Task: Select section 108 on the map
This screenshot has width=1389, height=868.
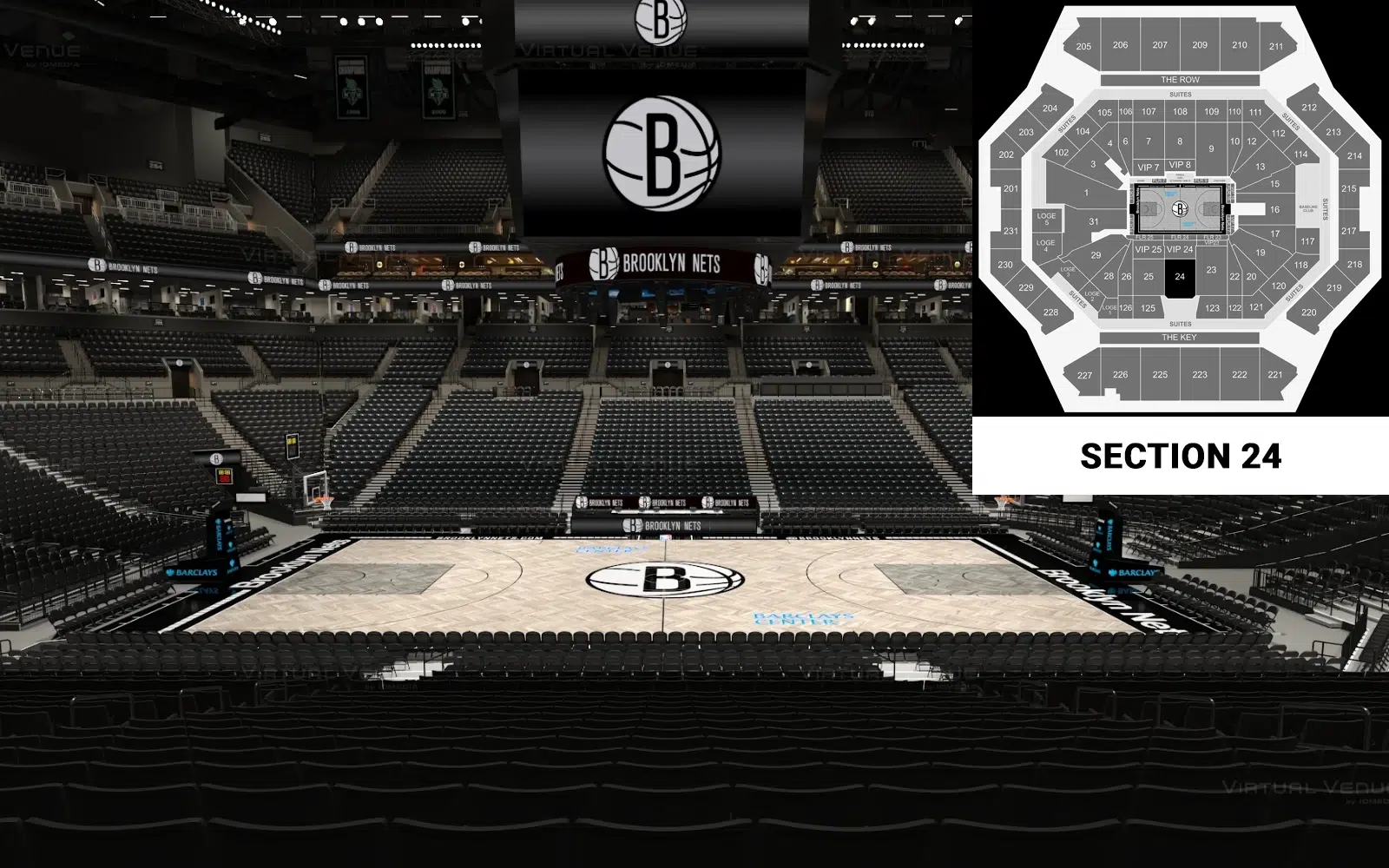Action: [1180, 112]
